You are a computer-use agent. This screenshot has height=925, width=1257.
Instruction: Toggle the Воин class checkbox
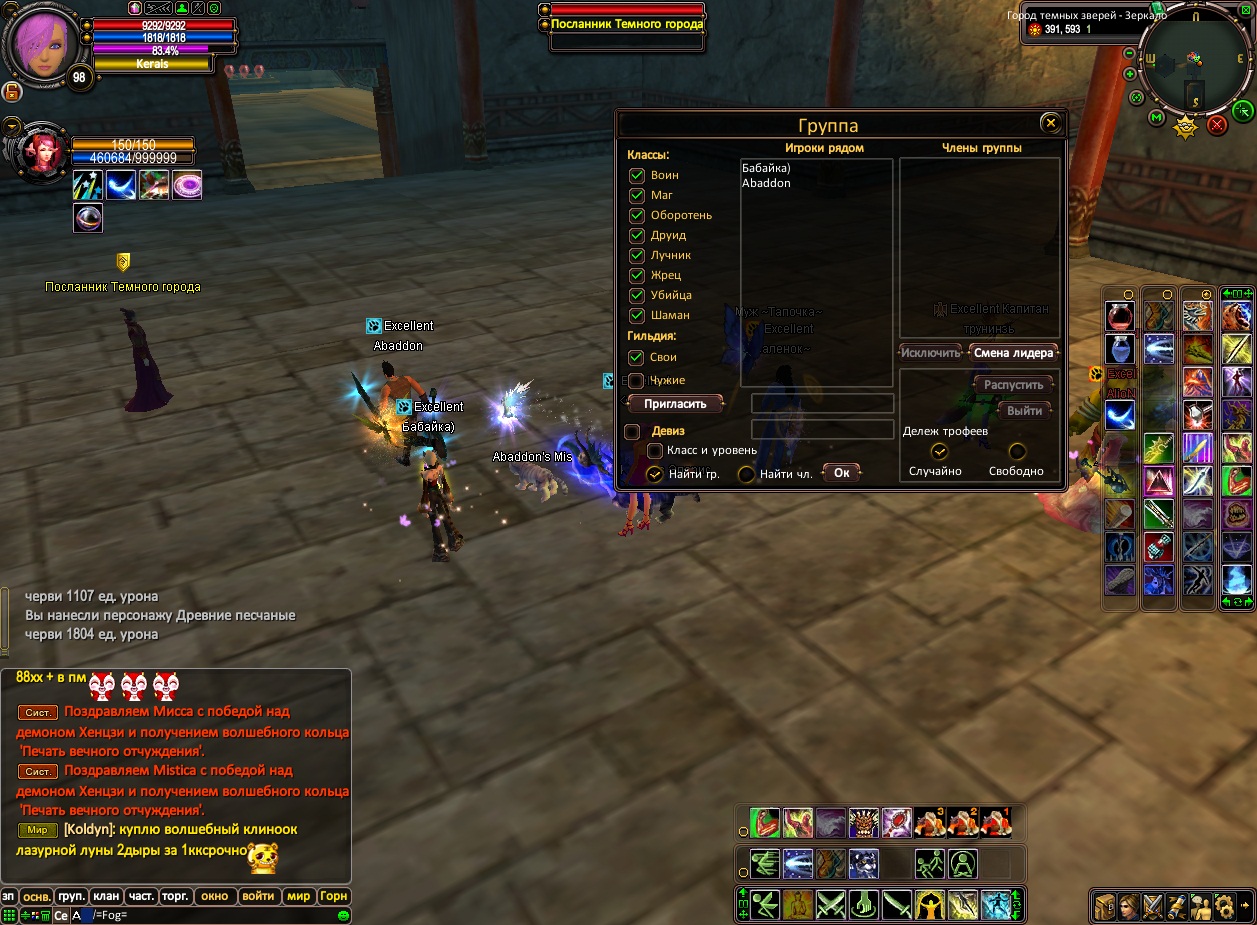pos(636,175)
